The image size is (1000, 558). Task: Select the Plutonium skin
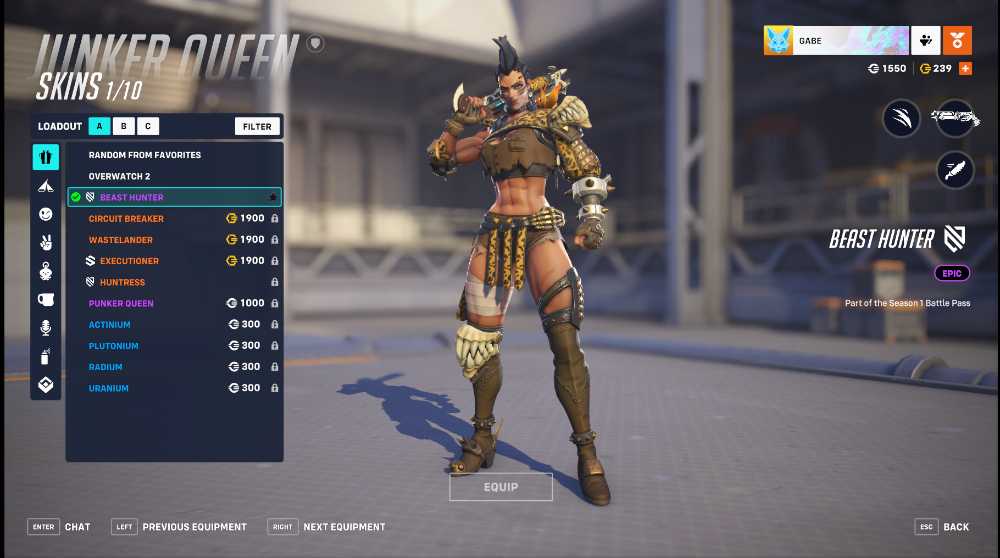pyautogui.click(x=113, y=346)
